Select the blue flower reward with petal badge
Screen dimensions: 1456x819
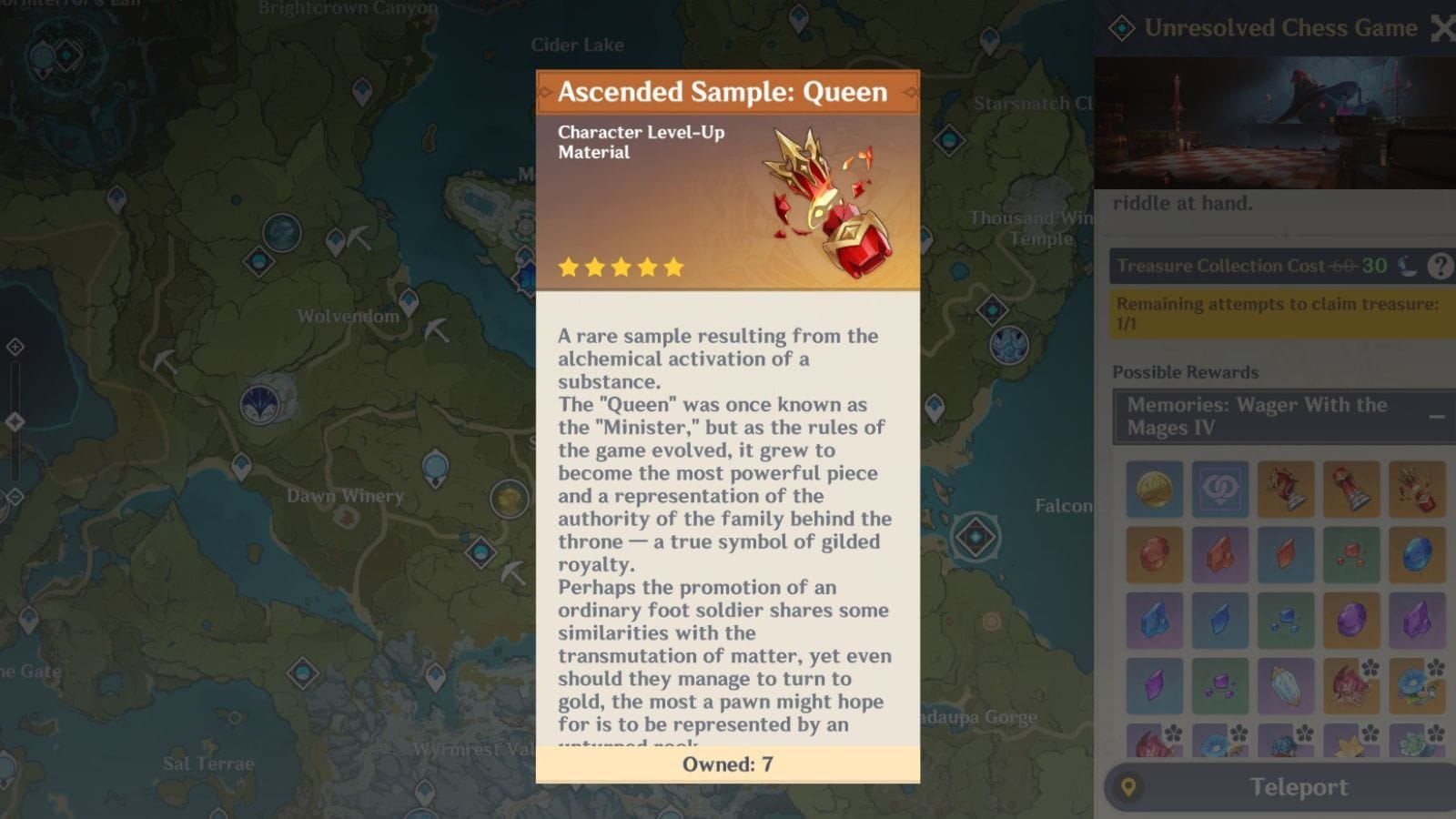pos(1417,685)
